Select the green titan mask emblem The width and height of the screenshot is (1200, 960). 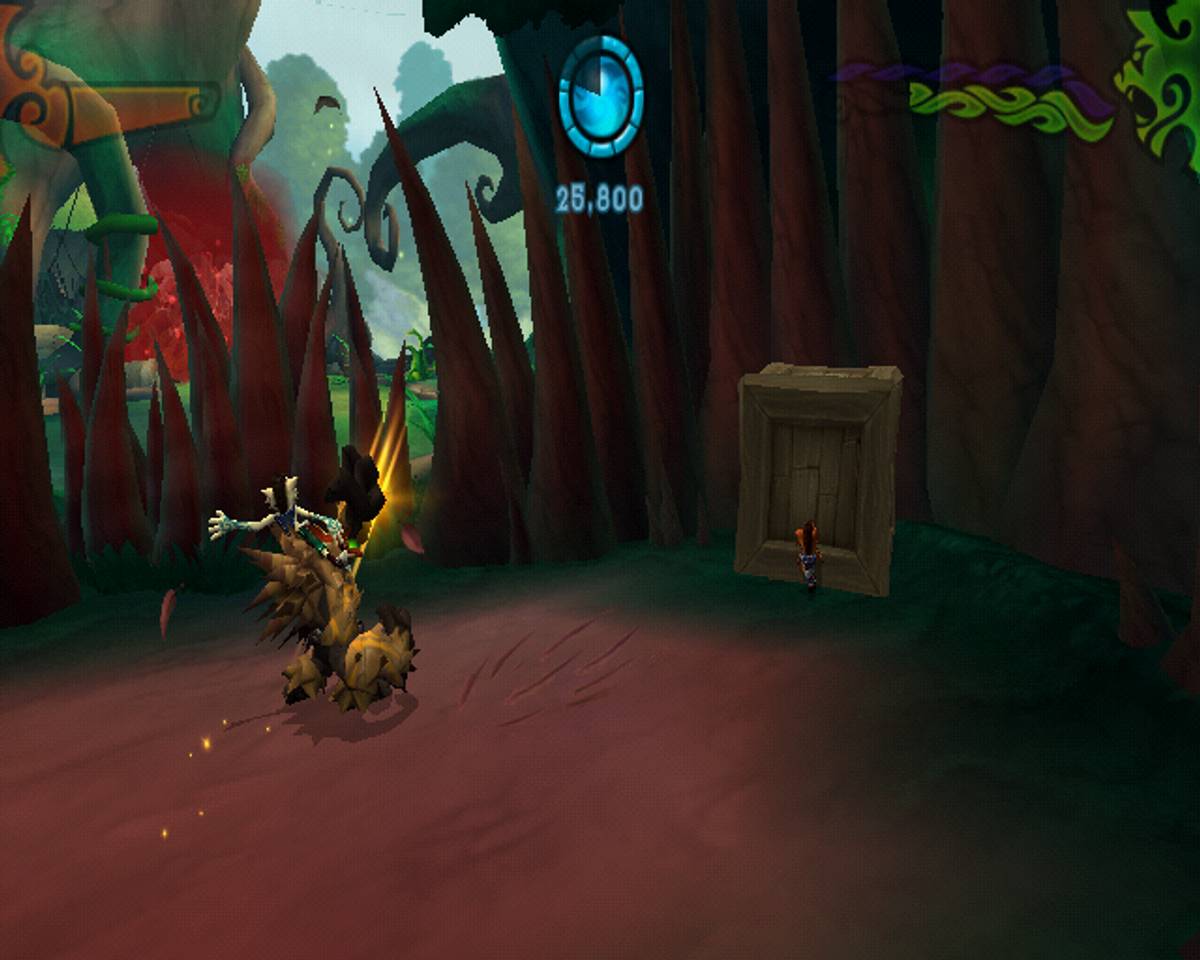1163,85
